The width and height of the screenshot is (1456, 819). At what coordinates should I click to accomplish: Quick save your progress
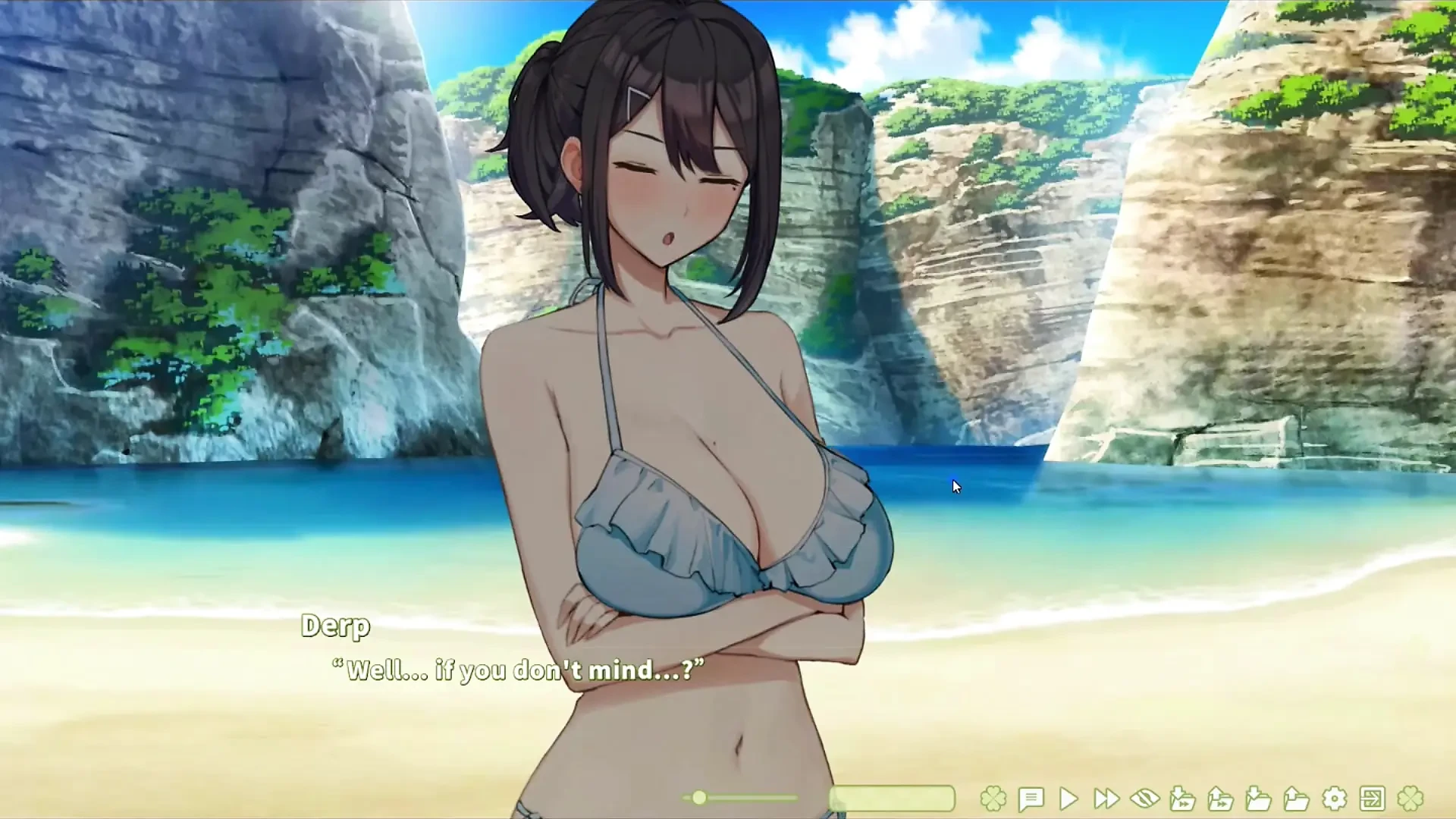pyautogui.click(x=1181, y=798)
